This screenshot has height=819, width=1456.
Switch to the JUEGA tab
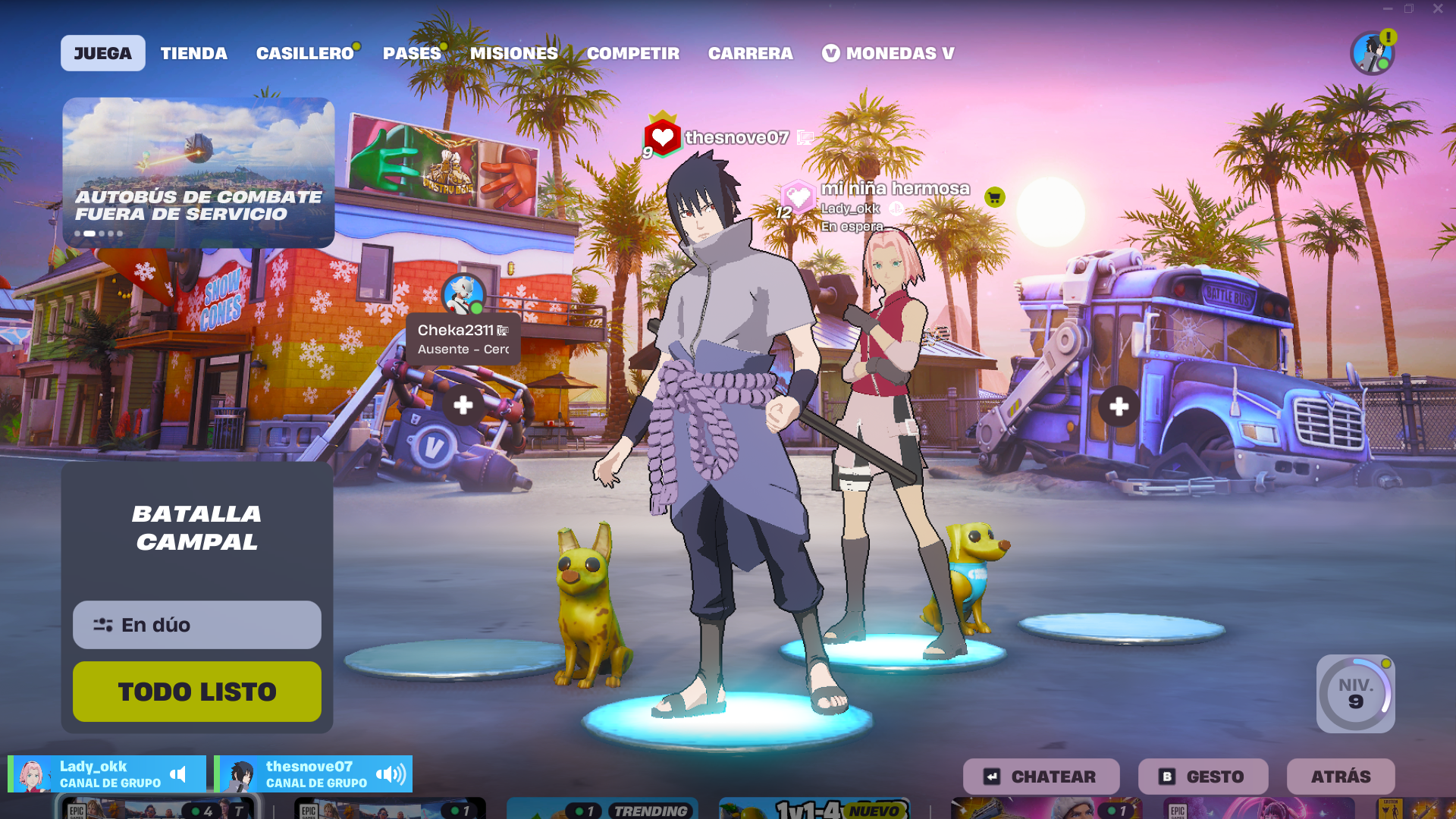102,53
